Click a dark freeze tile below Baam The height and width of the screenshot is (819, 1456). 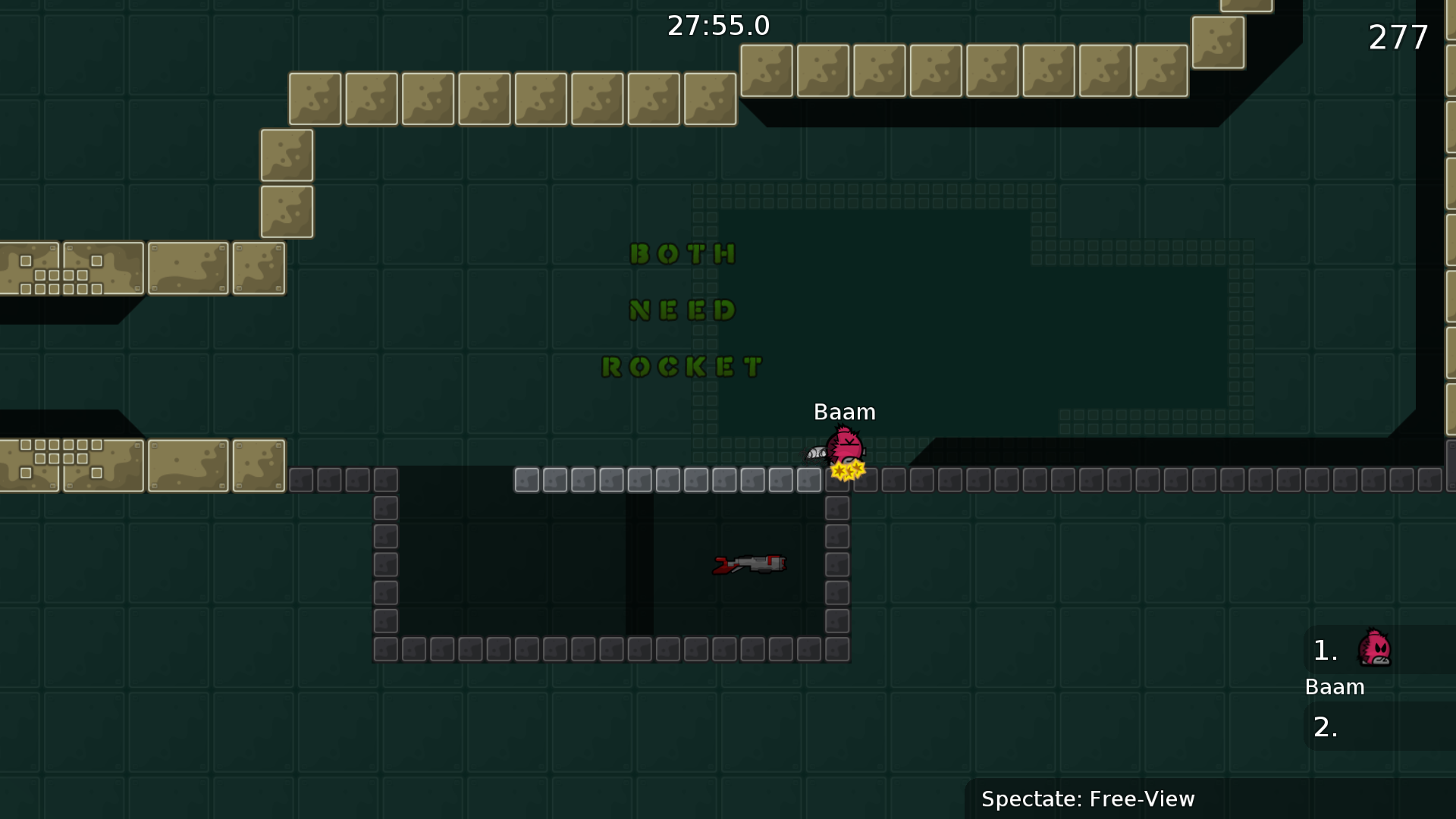(x=837, y=507)
